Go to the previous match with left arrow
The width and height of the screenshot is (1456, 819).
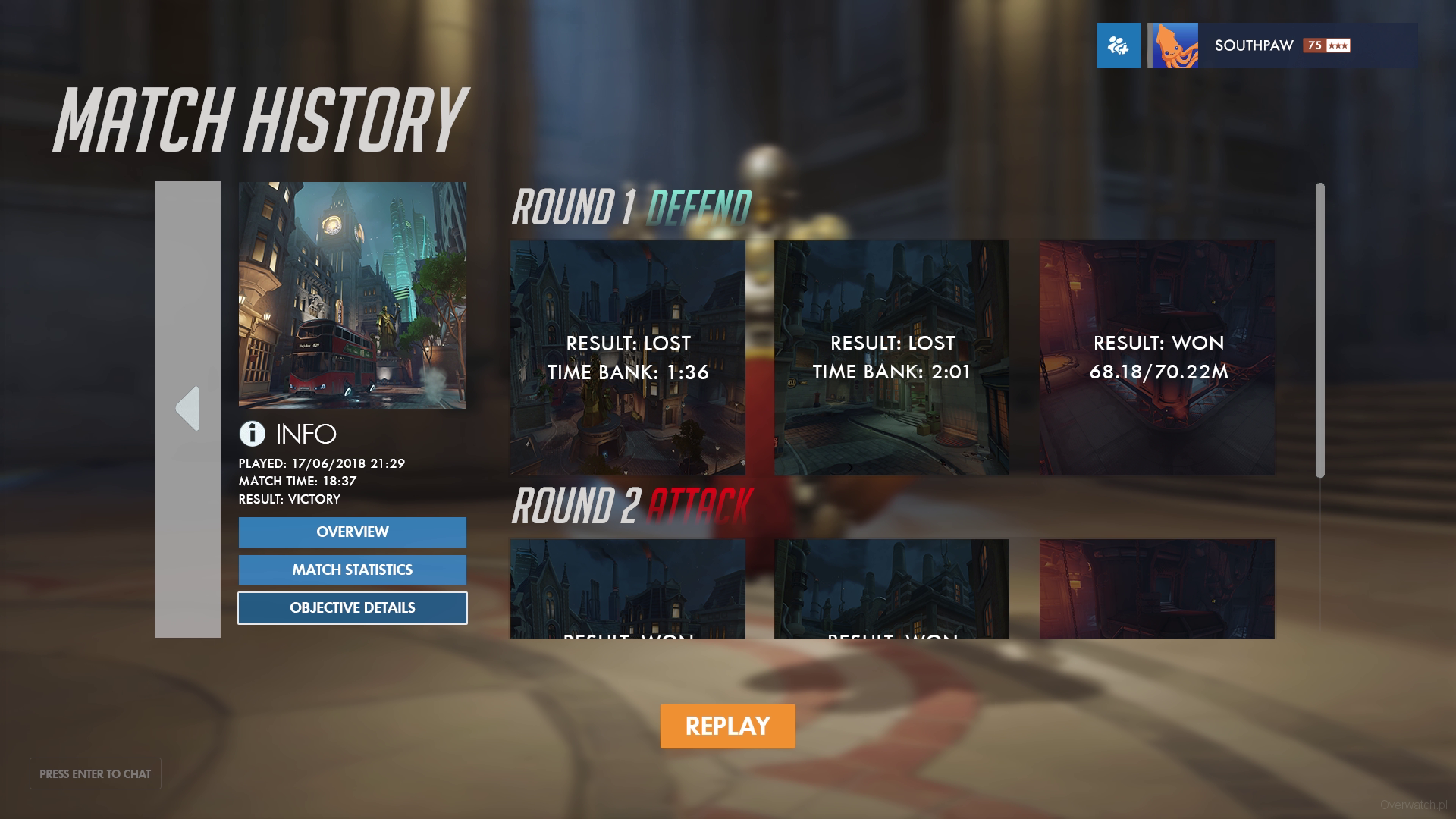[x=187, y=409]
